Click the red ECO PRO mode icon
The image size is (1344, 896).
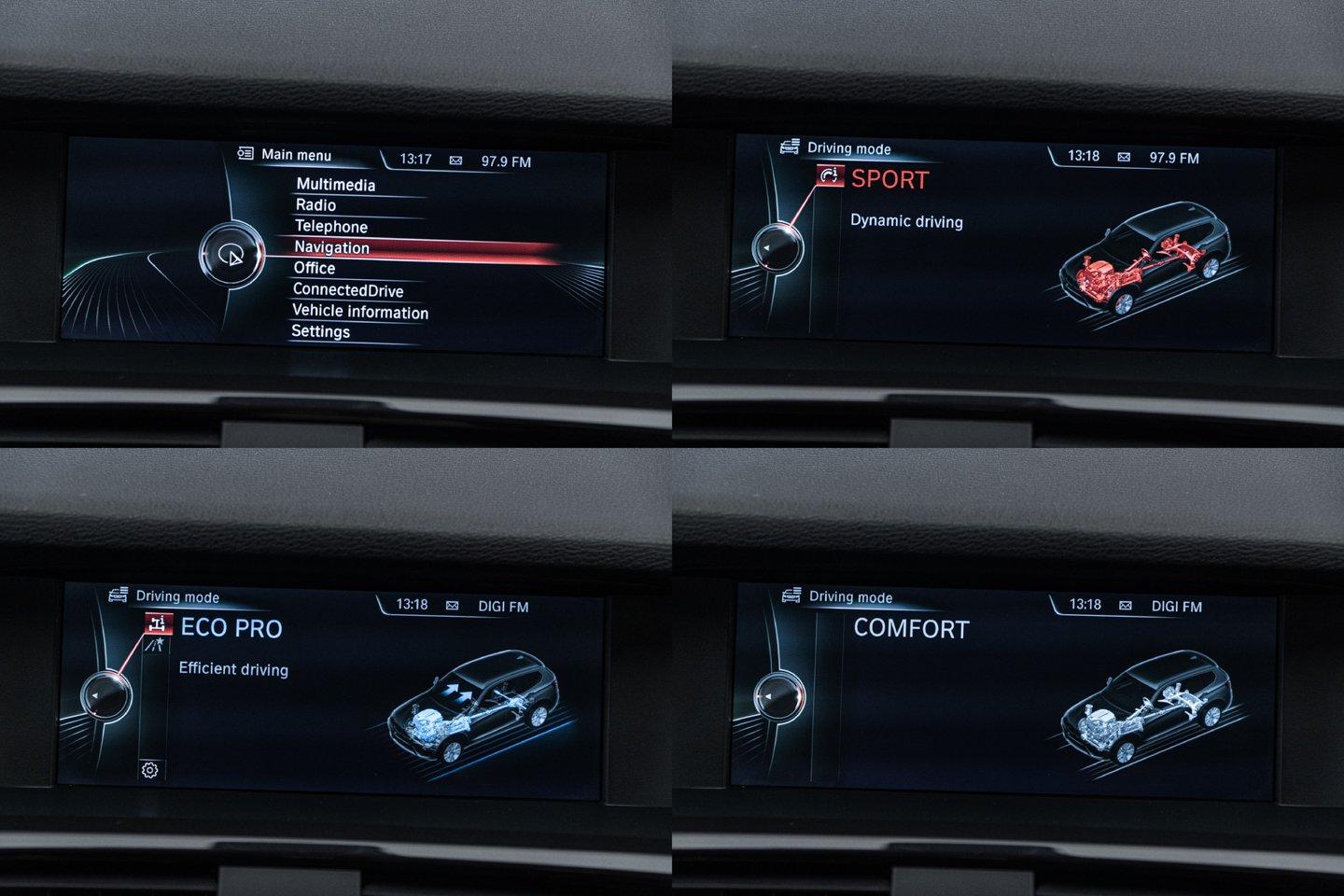[159, 623]
